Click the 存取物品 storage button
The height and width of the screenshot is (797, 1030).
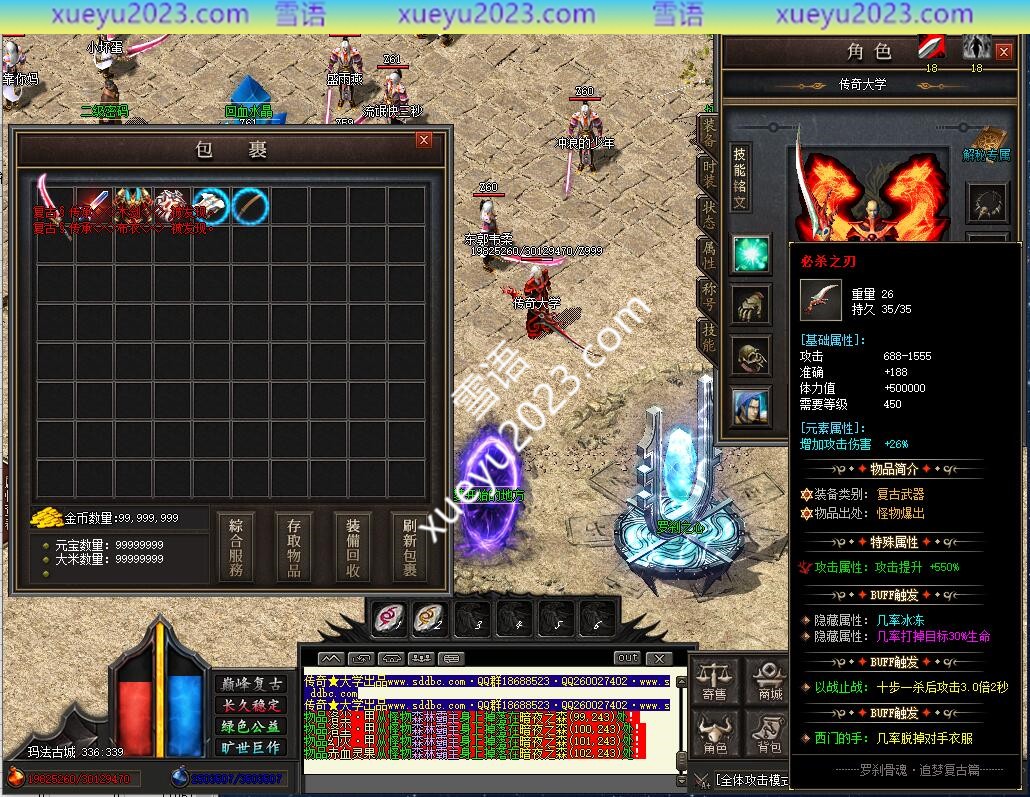click(294, 547)
